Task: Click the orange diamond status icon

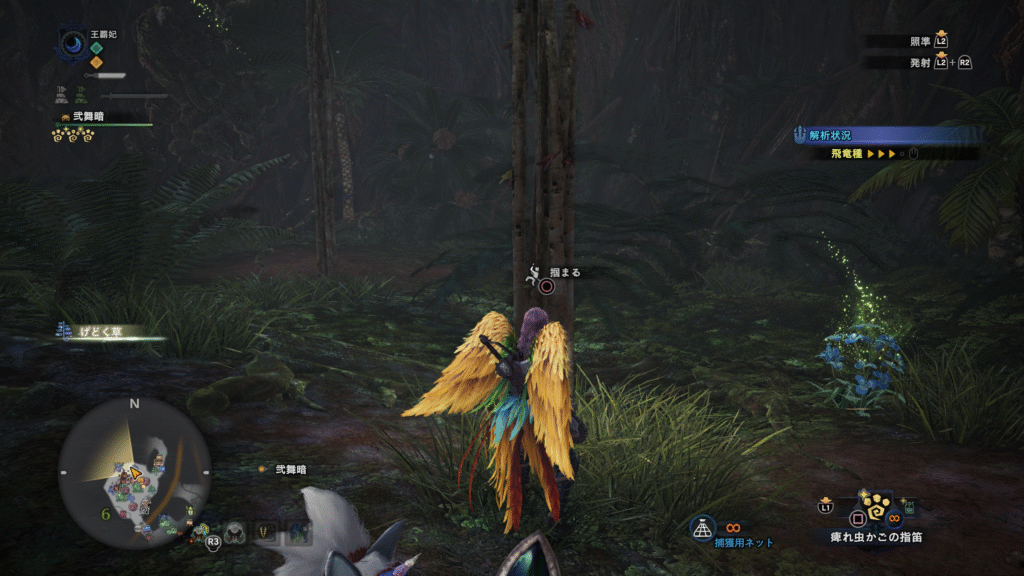Action: 96,62
